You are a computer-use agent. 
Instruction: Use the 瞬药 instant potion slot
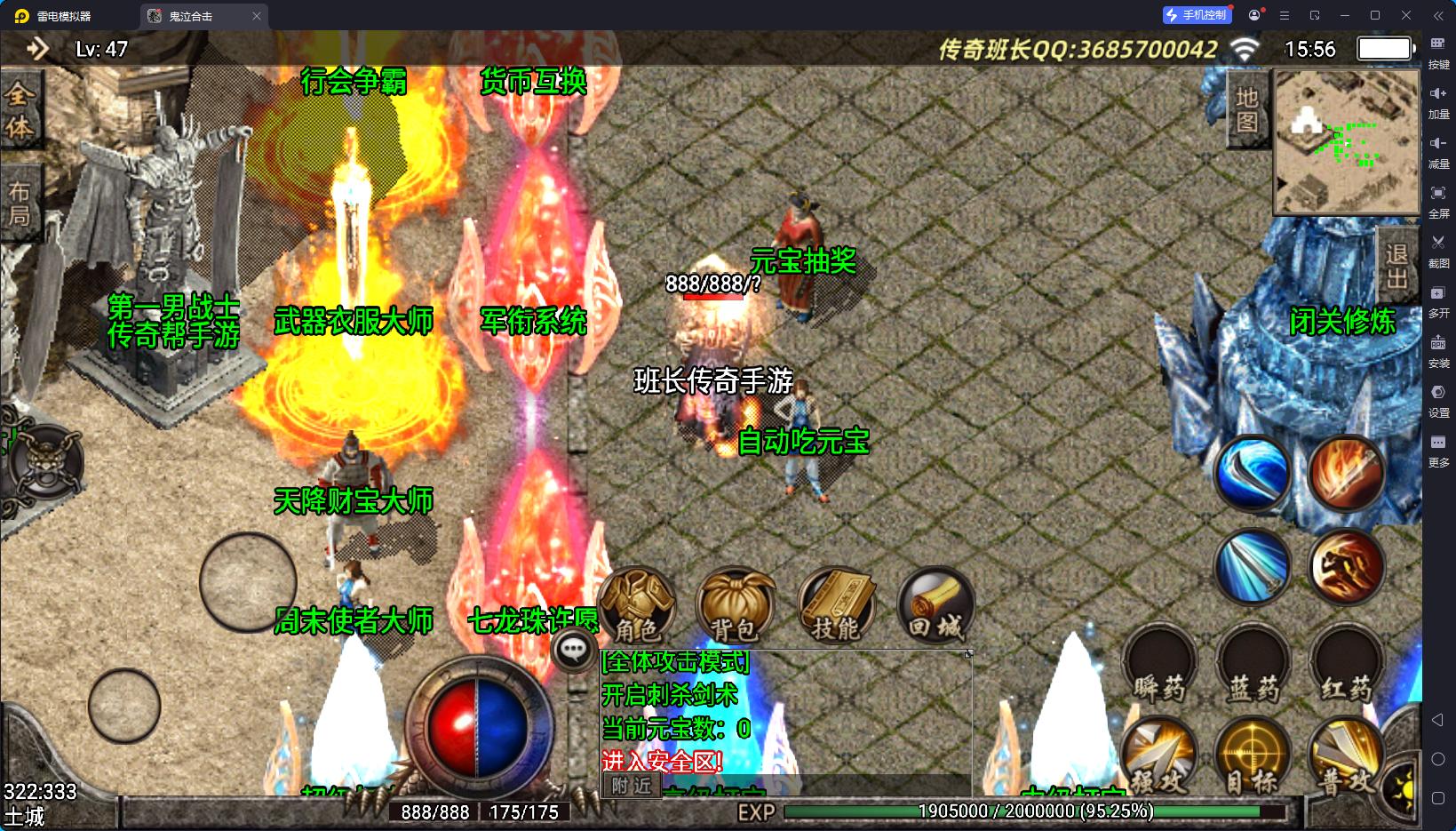[1159, 667]
